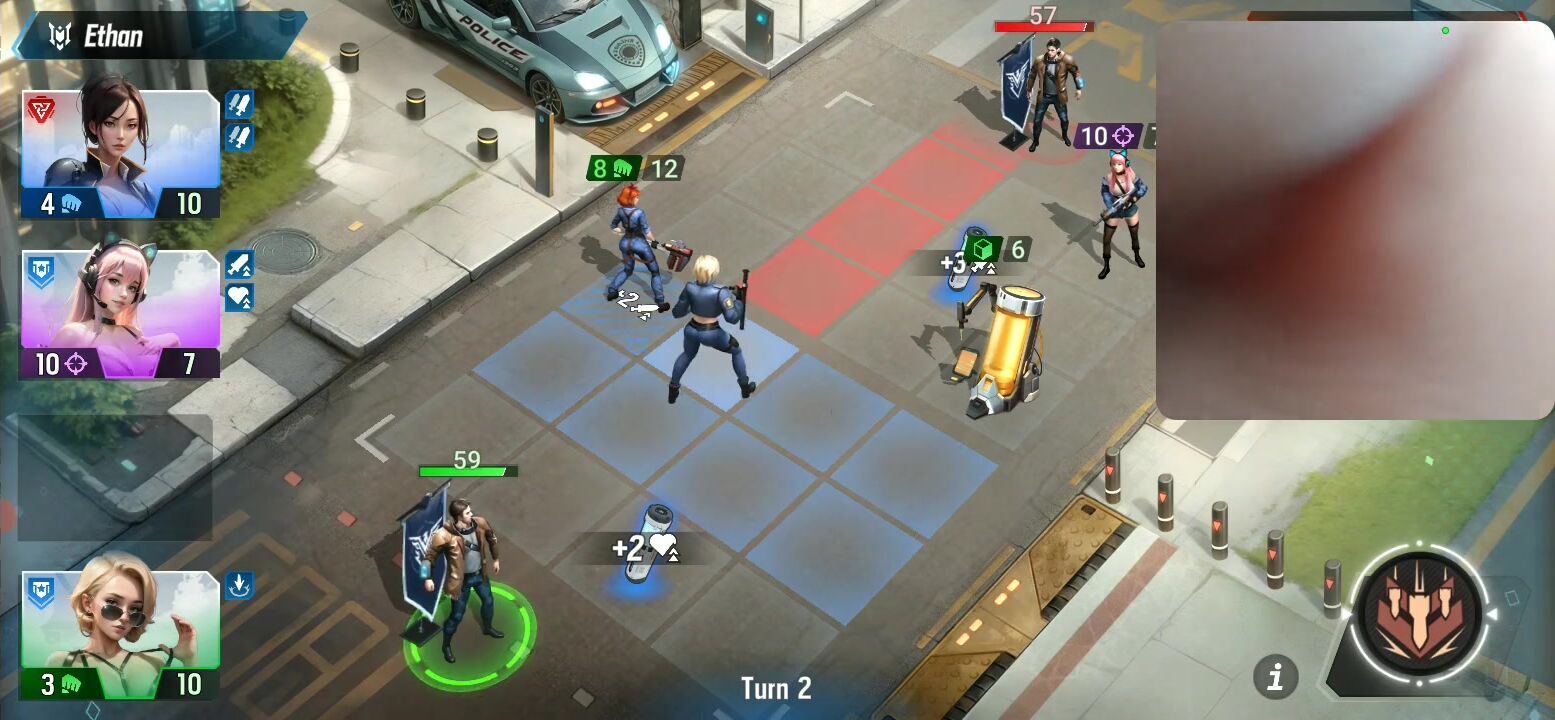Show the landing arrow skill icon
This screenshot has width=1555, height=720.
pyautogui.click(x=239, y=585)
